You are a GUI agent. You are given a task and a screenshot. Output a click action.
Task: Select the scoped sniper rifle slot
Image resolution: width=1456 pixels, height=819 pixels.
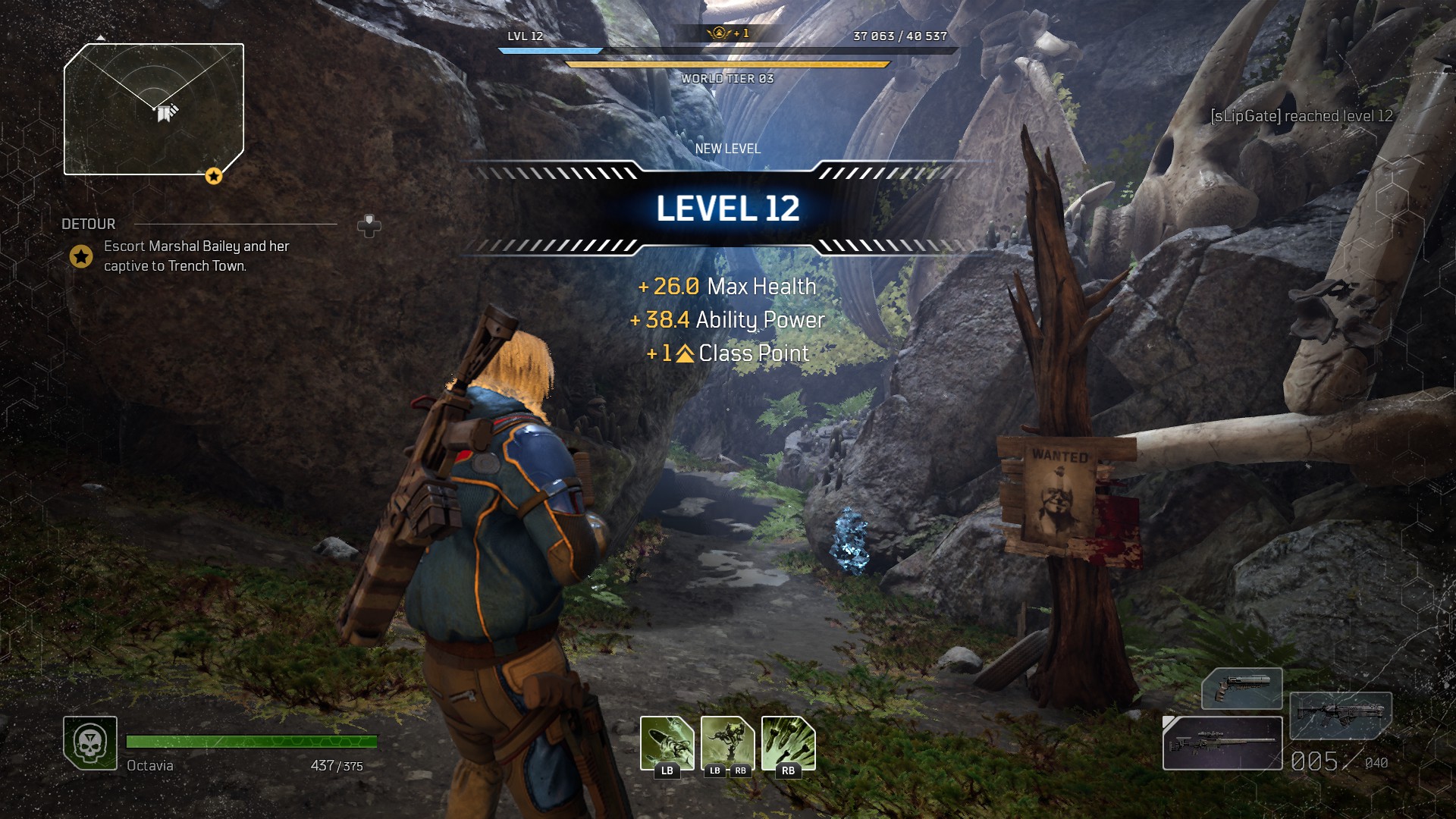coord(1222,742)
